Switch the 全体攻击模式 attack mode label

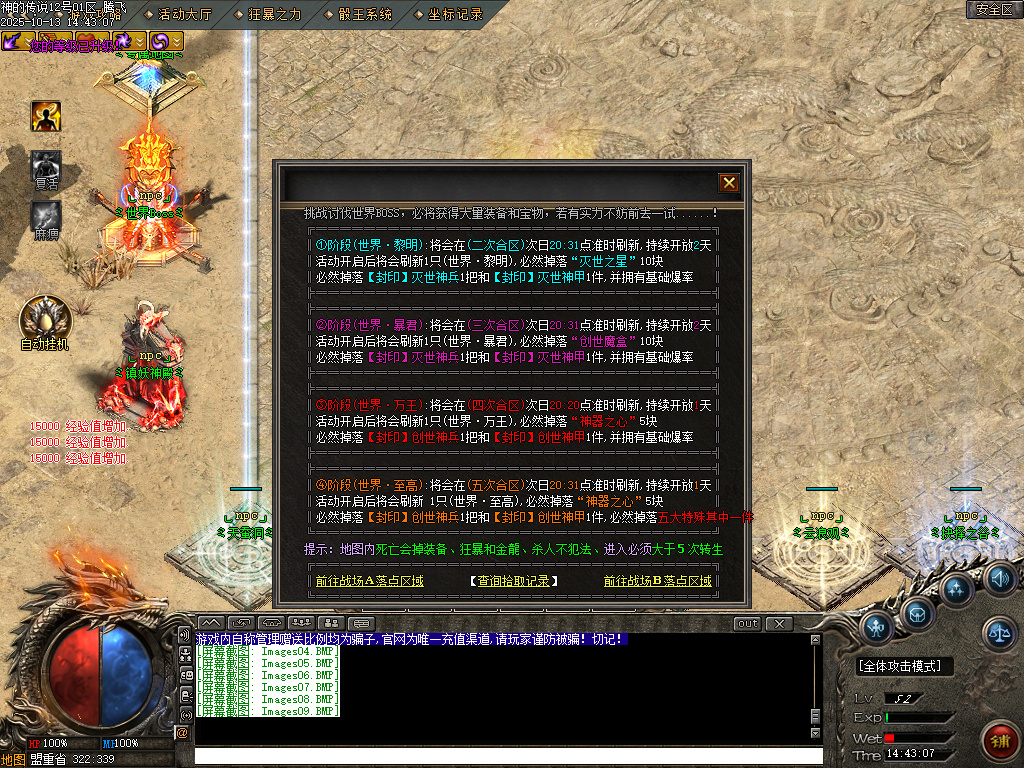pos(905,666)
